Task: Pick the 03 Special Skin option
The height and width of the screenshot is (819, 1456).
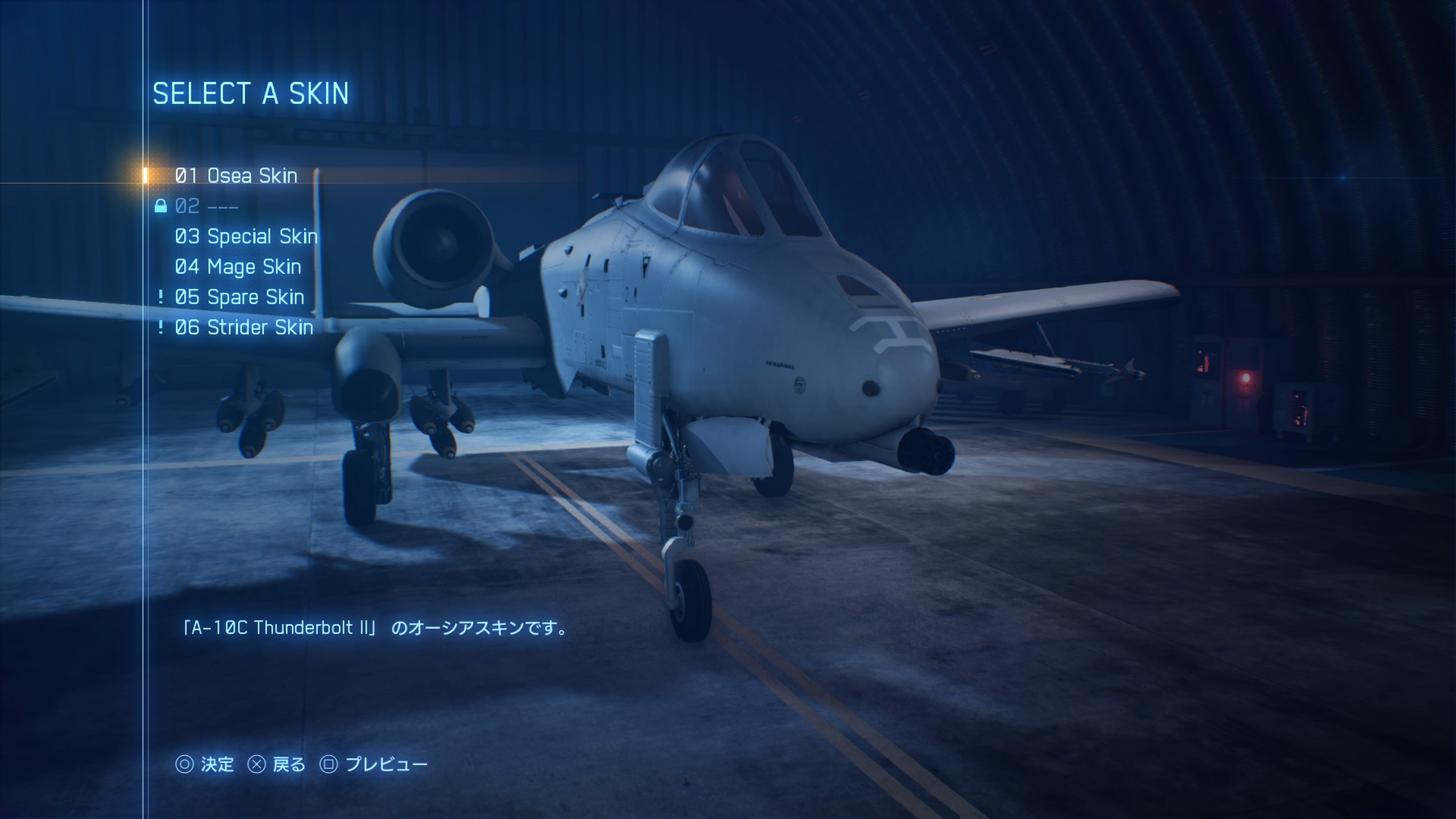Action: (246, 236)
